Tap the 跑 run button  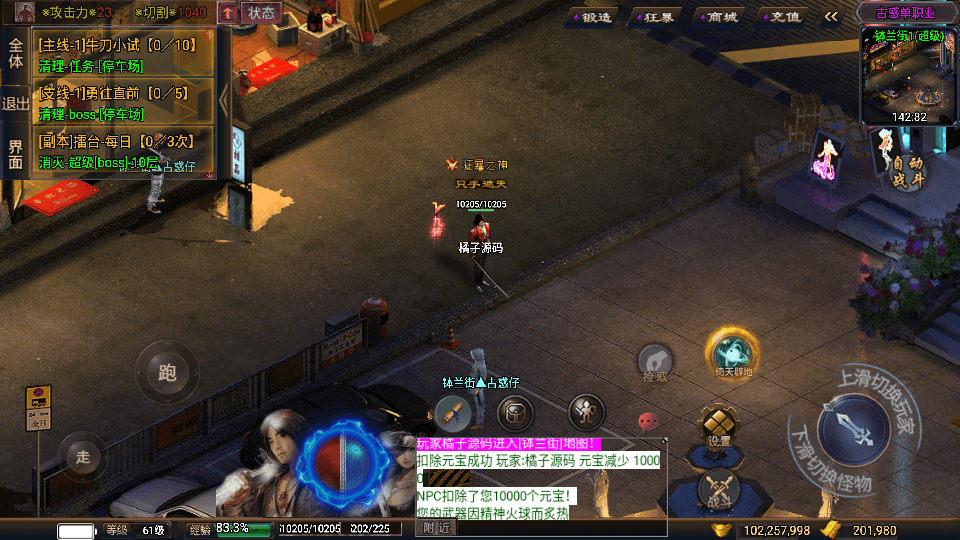(167, 373)
